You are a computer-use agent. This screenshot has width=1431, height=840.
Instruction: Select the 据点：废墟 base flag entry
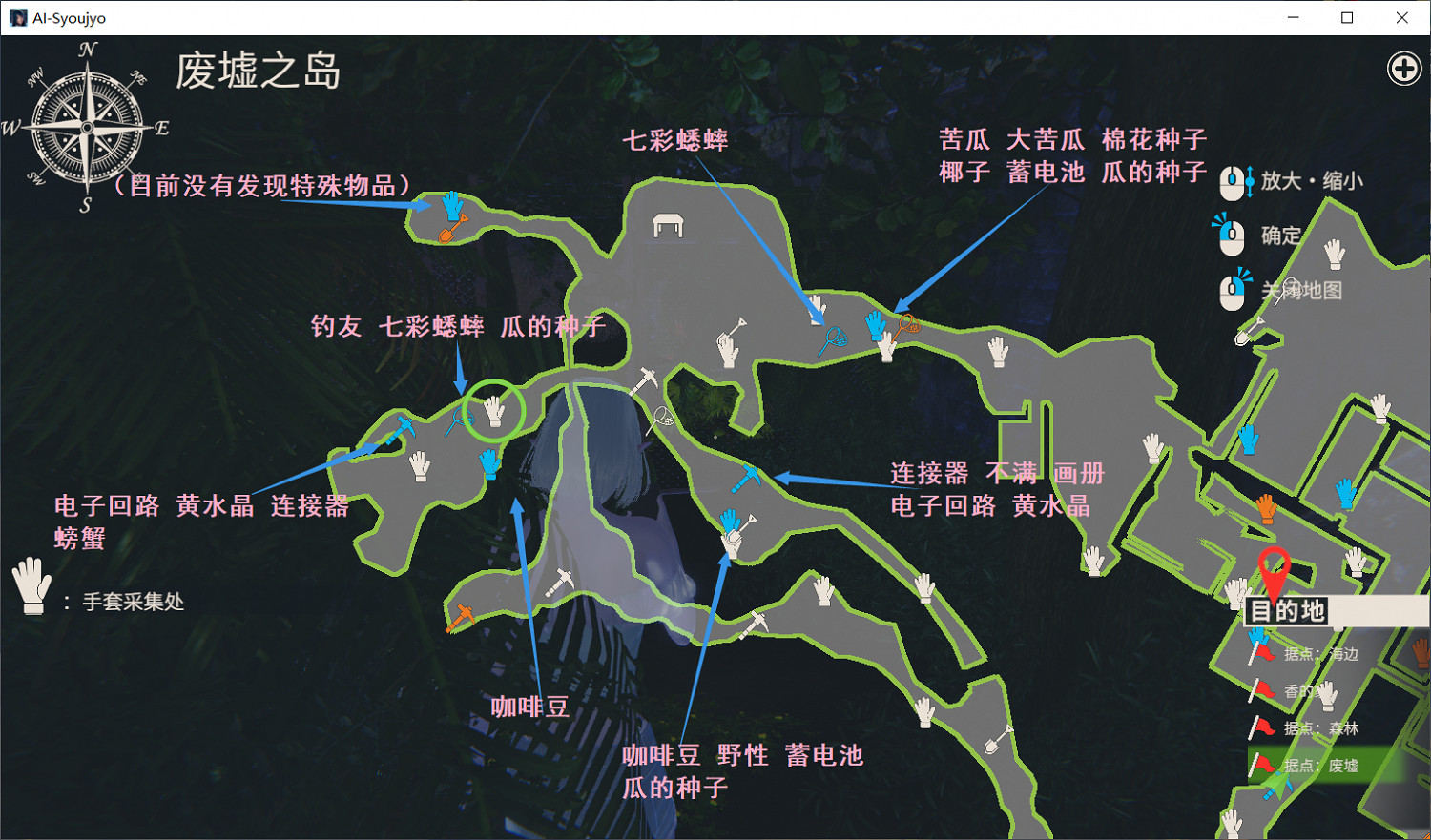coord(1321,765)
